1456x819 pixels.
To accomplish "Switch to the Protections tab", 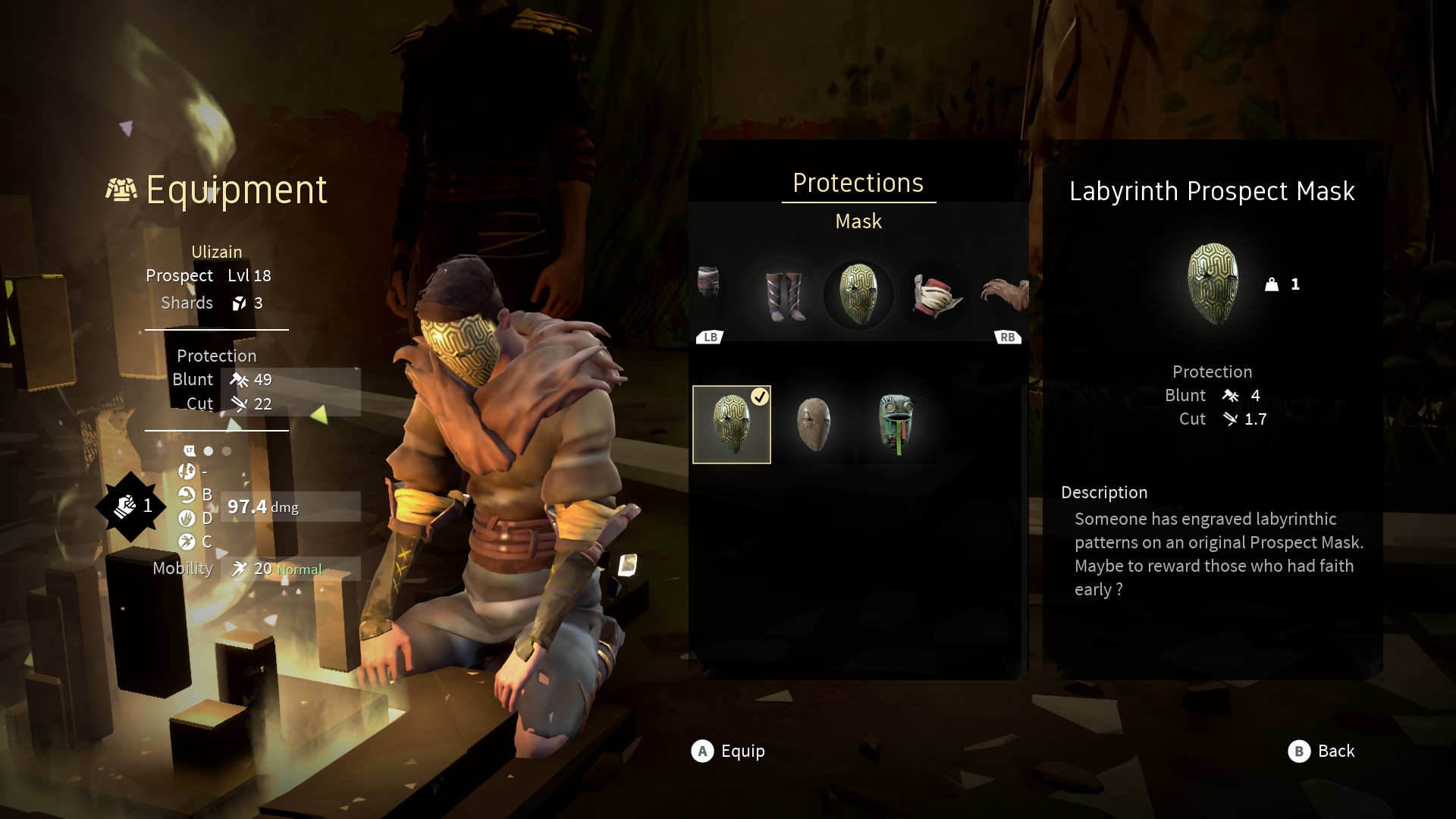I will [858, 182].
